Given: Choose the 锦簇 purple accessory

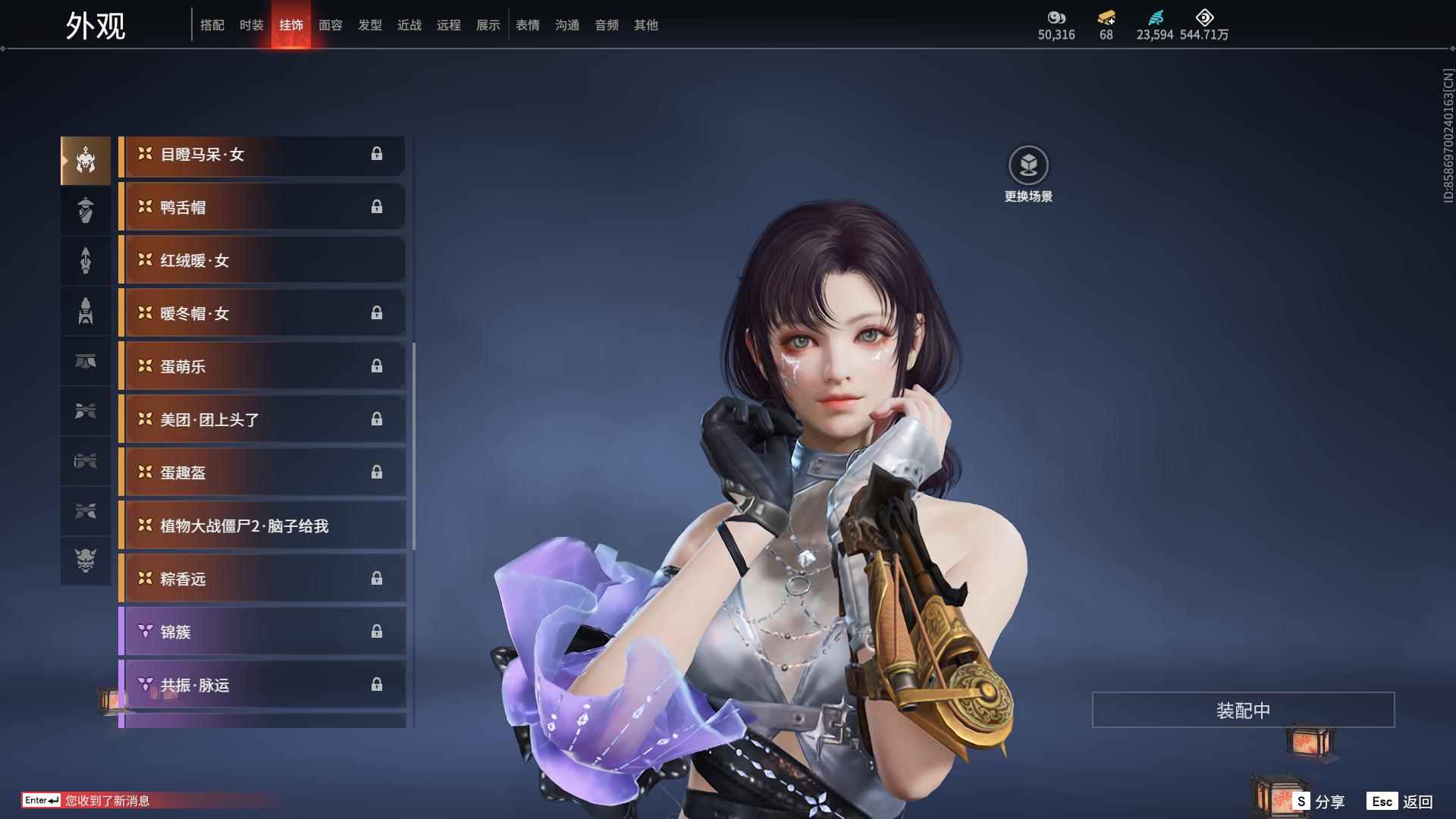Looking at the screenshot, I should click(262, 632).
